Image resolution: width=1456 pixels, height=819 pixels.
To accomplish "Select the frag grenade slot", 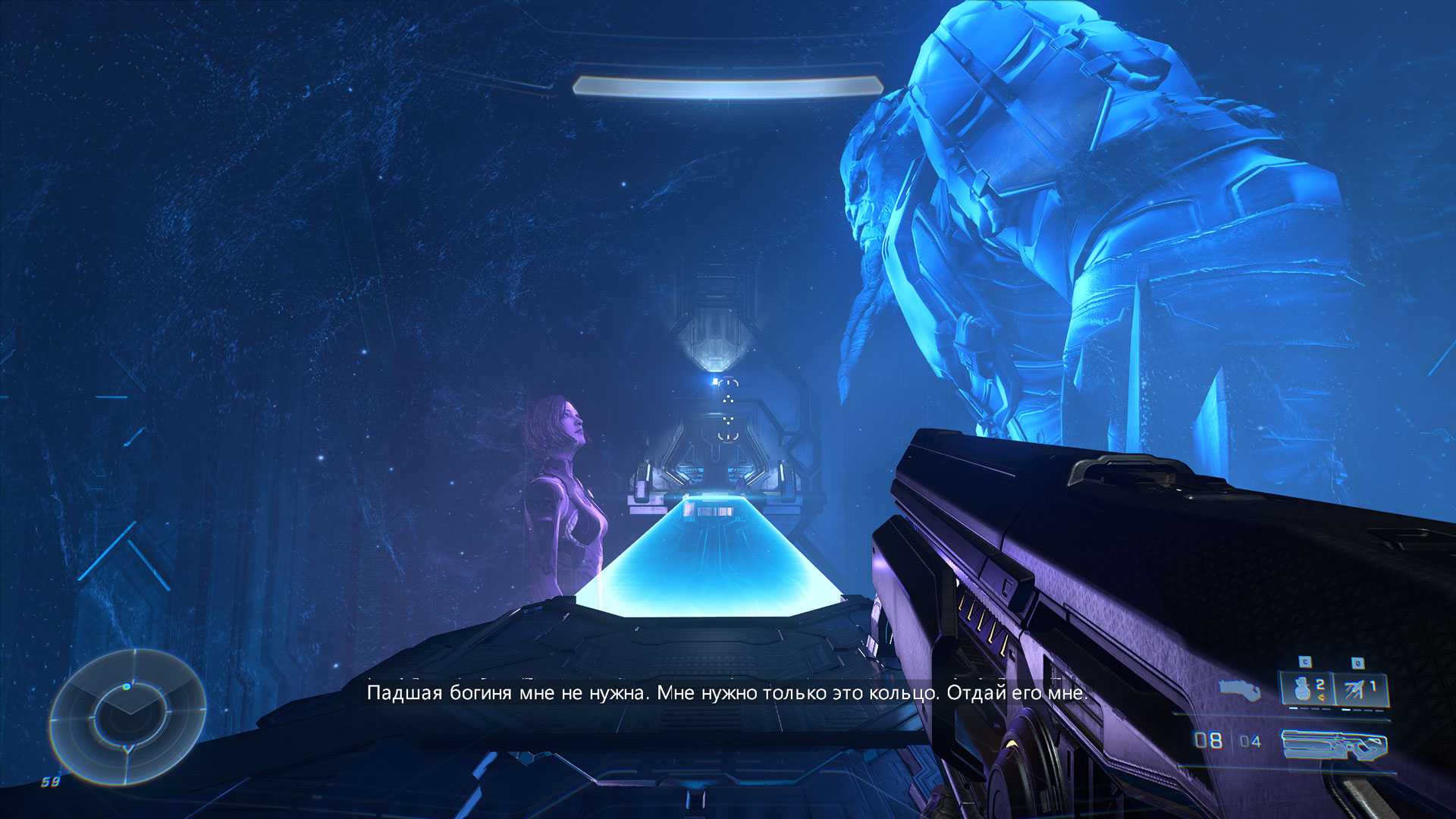I will tap(1306, 689).
